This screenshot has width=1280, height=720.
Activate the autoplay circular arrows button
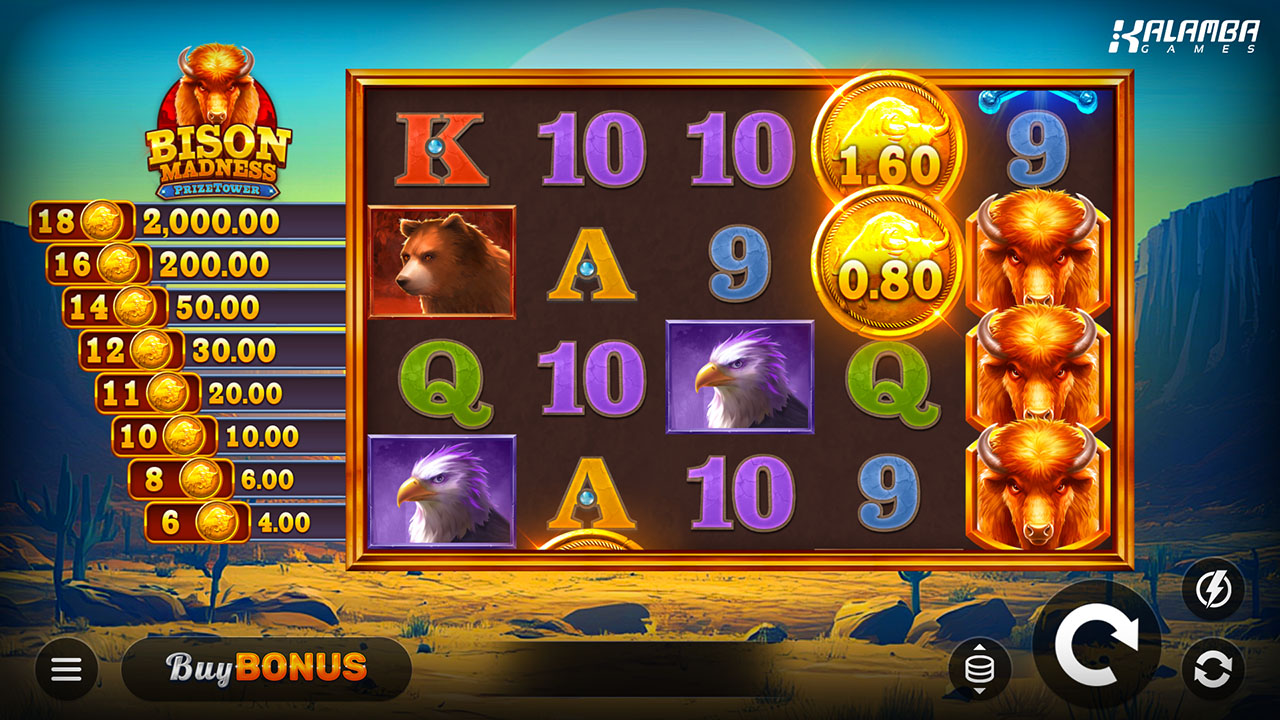click(1213, 669)
